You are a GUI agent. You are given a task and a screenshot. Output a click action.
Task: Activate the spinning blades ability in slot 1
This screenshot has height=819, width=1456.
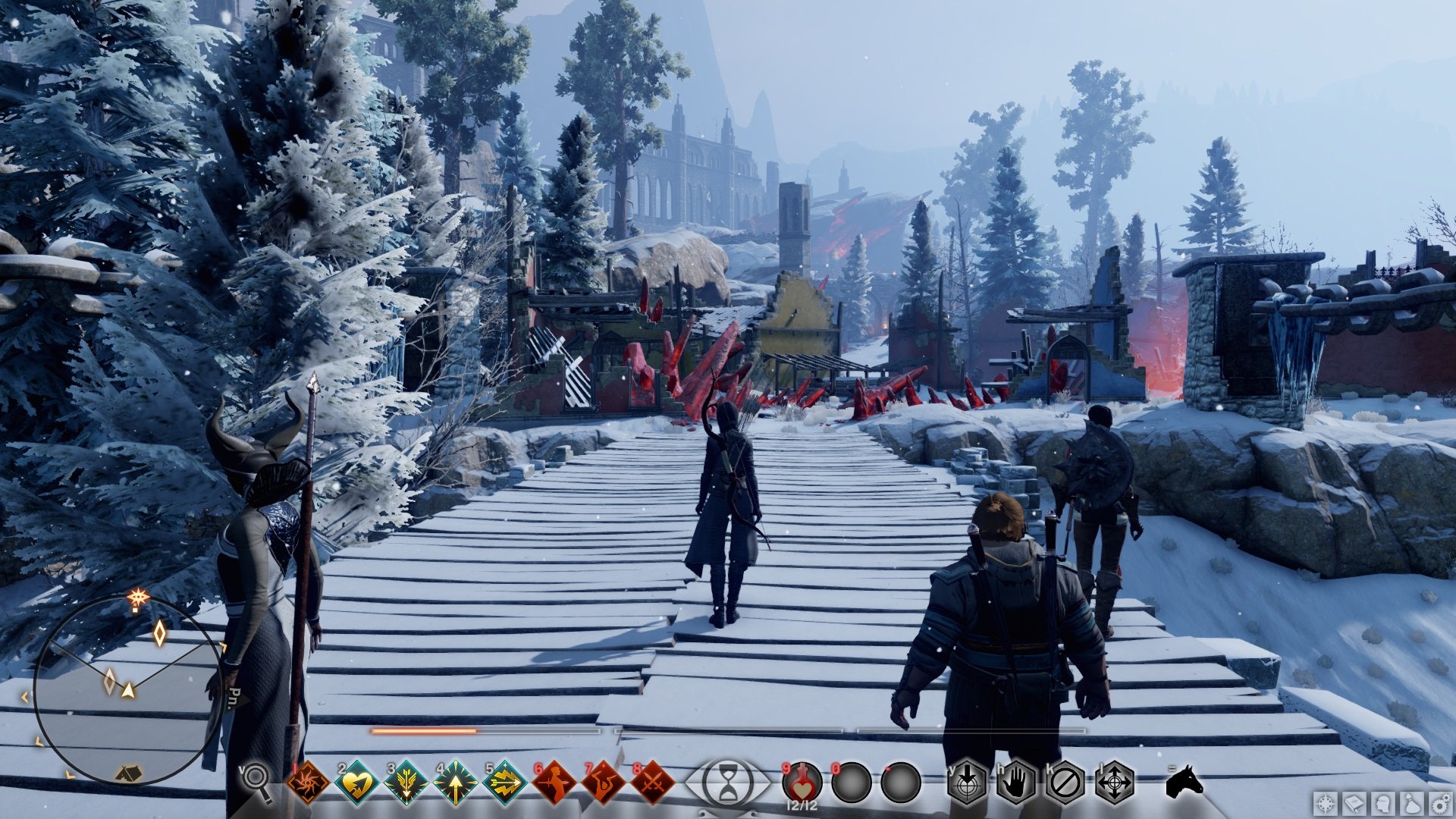(308, 783)
